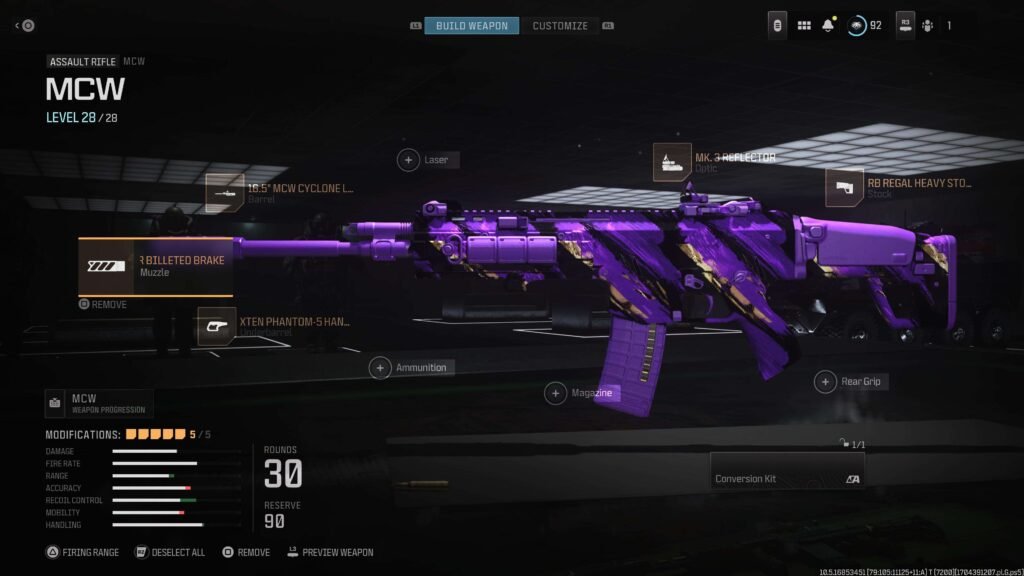Open the Customize tab
The width and height of the screenshot is (1024, 576).
(560, 25)
